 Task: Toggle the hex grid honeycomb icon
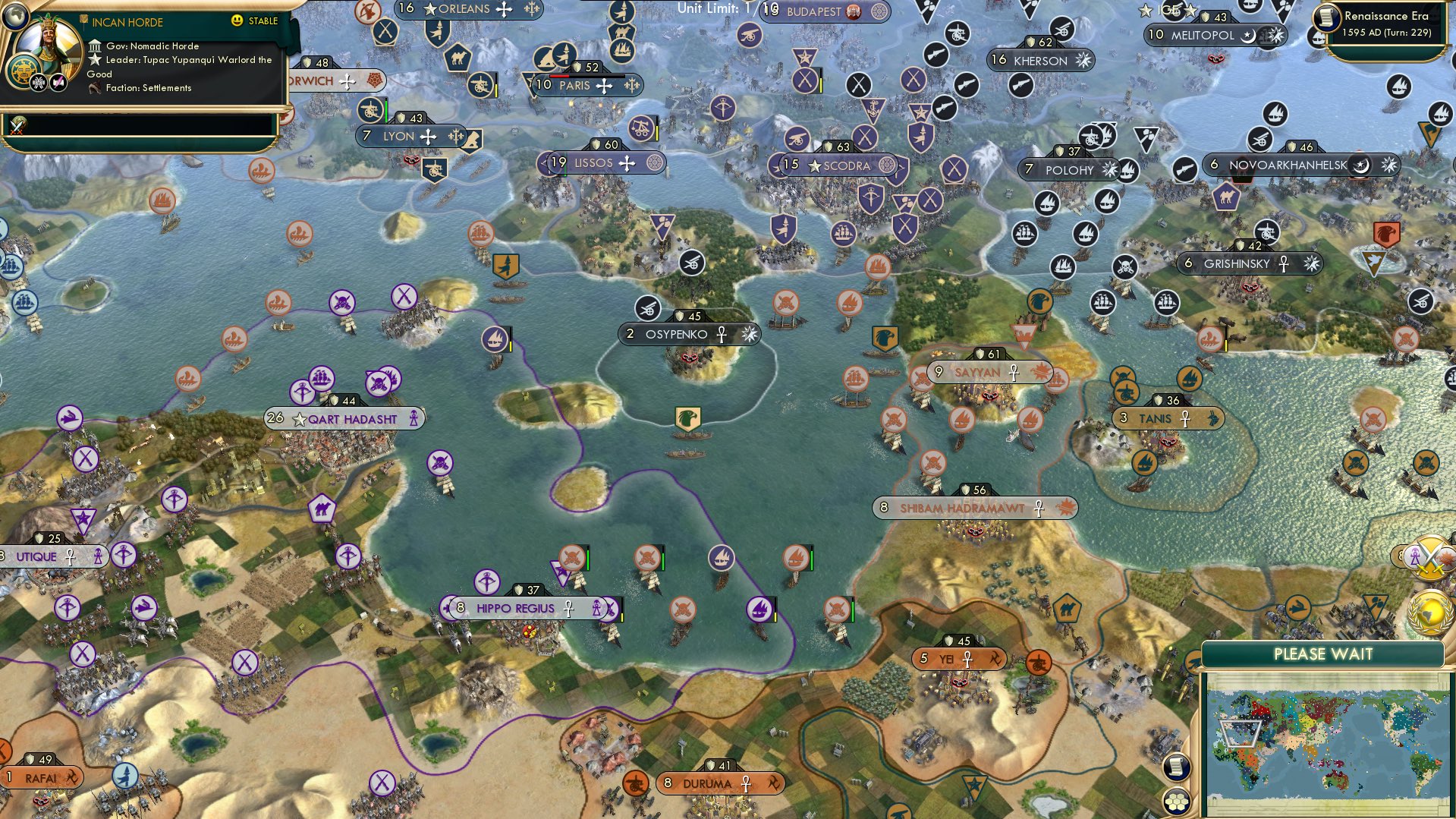[1178, 801]
